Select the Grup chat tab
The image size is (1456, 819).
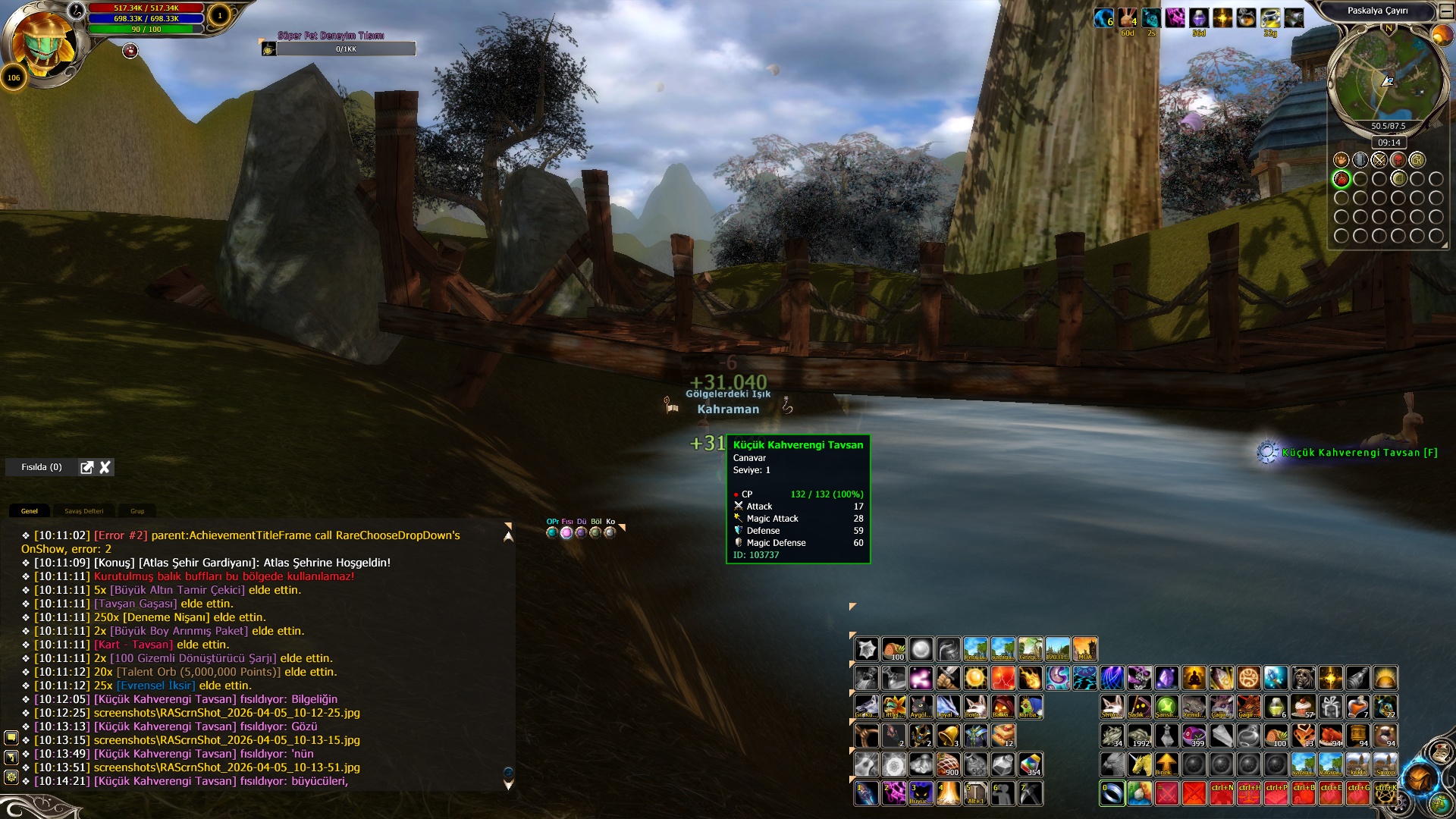click(x=137, y=511)
